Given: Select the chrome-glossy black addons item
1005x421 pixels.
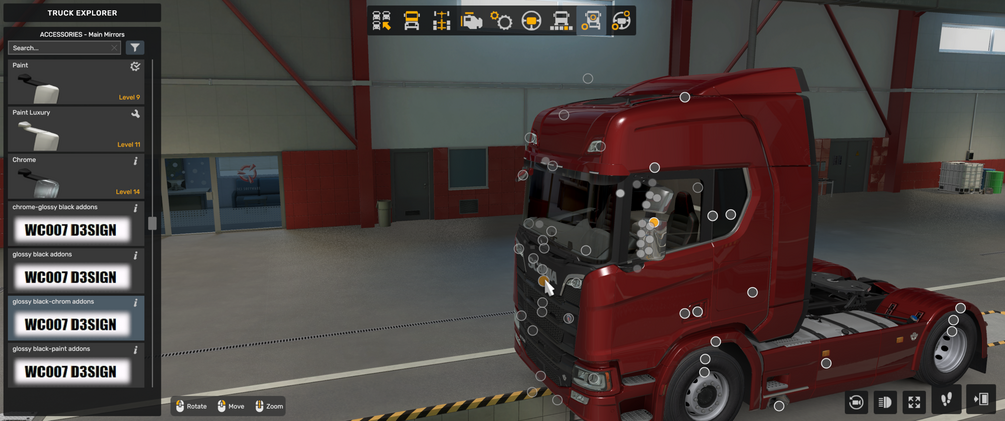Looking at the screenshot, I should coord(75,223).
